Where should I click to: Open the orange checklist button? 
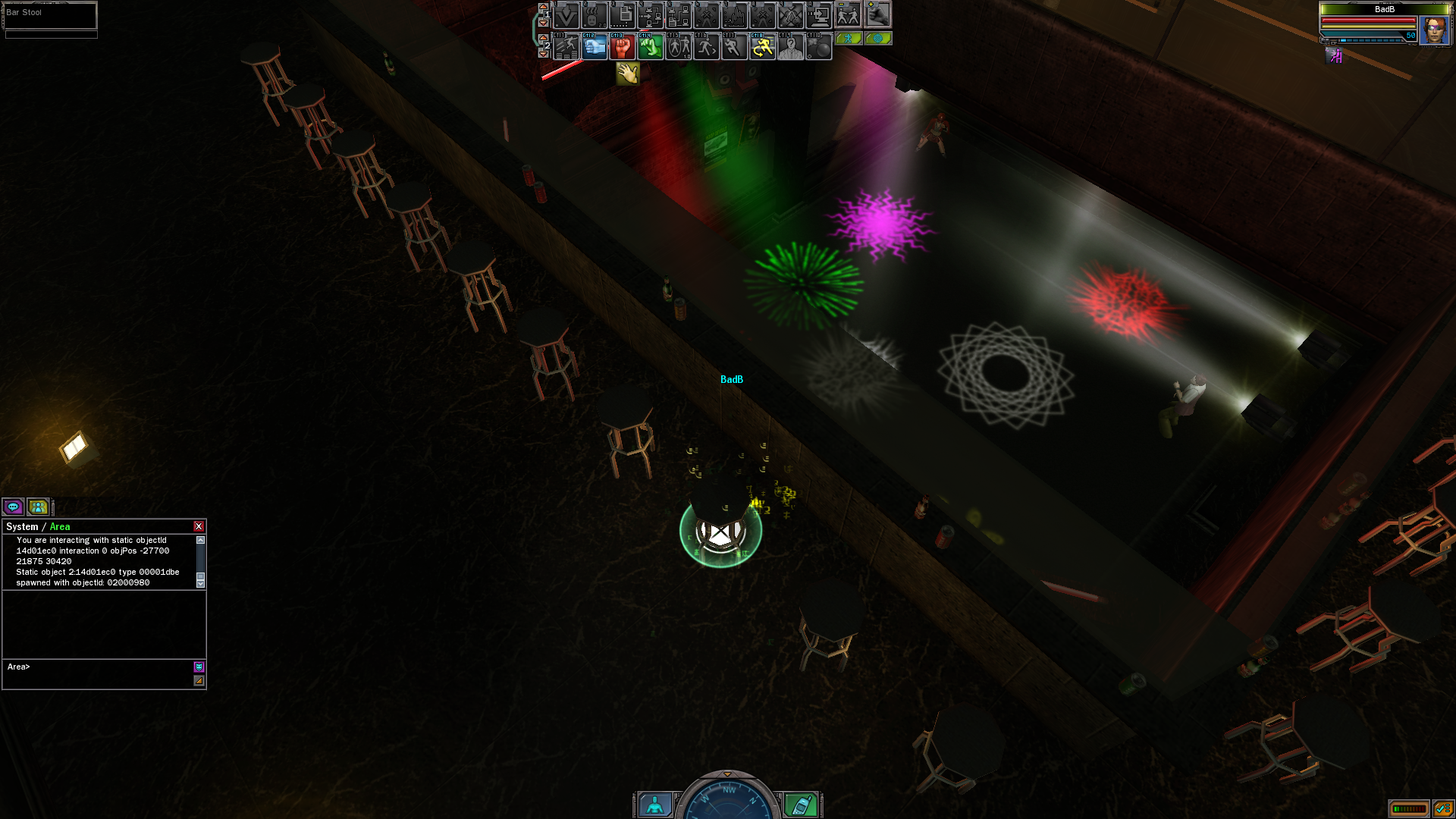(1443, 809)
